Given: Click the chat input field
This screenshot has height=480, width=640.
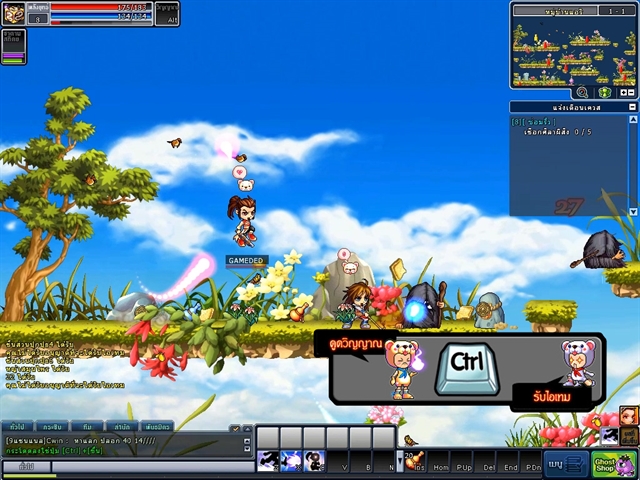Looking at the screenshot, I should [x=150, y=466].
